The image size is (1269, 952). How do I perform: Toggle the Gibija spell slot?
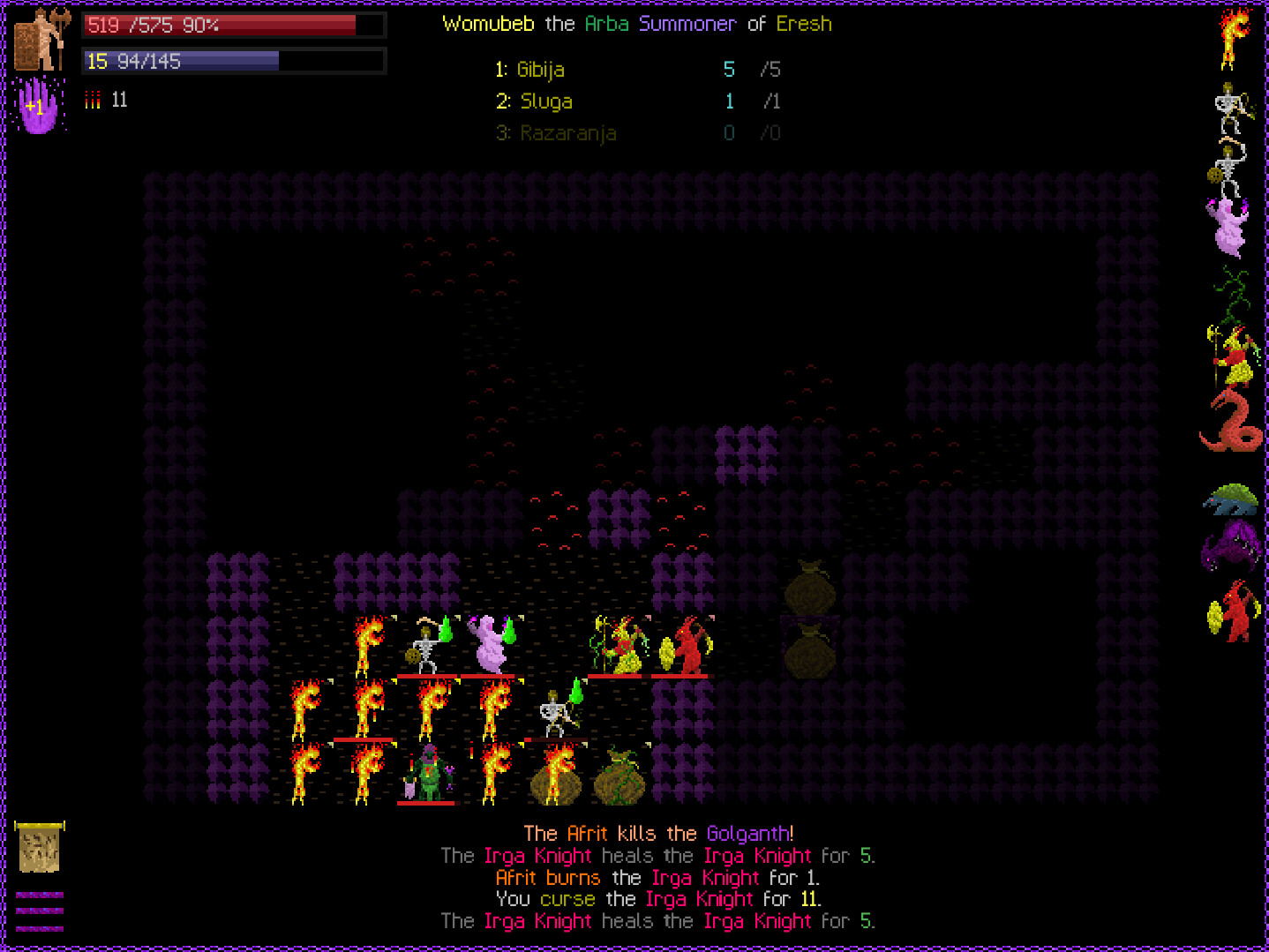[x=542, y=70]
